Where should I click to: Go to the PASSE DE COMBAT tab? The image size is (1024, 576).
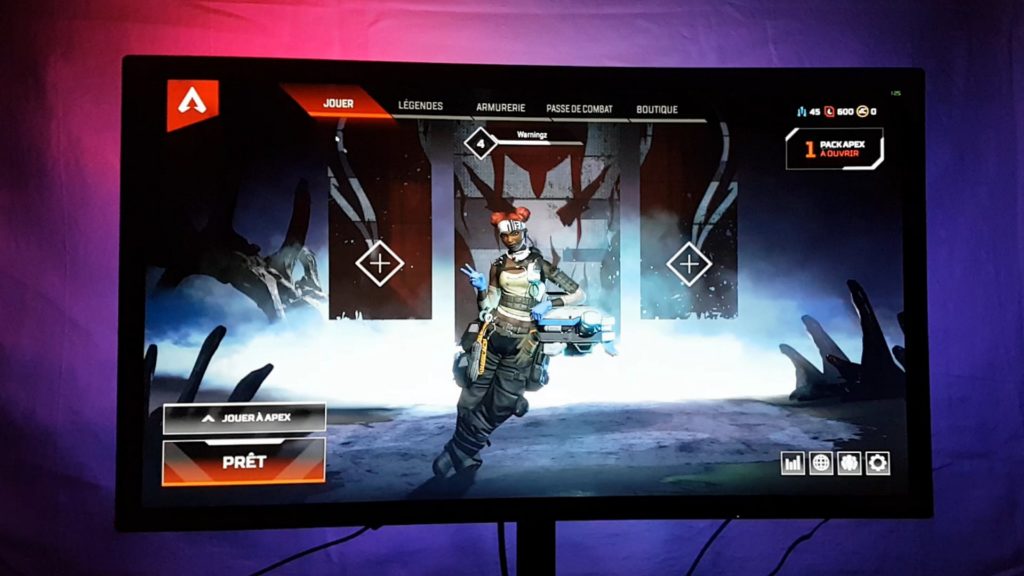tap(579, 109)
